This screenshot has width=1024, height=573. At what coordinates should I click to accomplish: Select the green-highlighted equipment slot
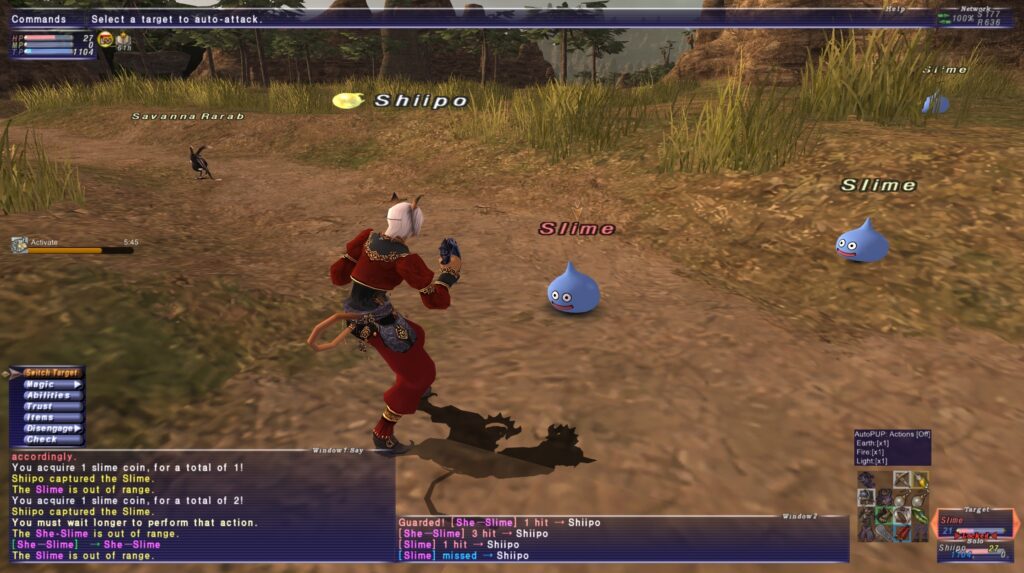(884, 515)
